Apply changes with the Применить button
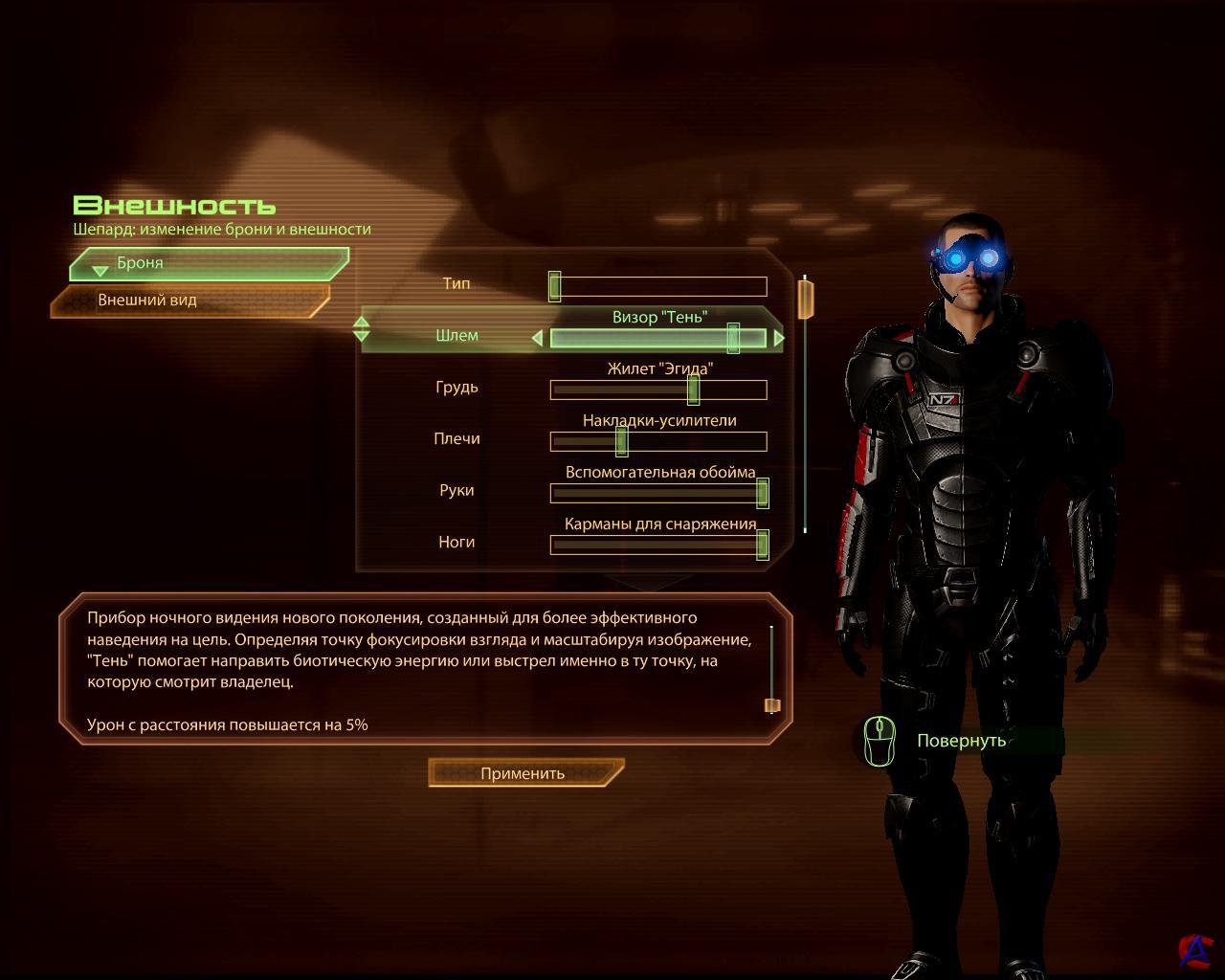Viewport: 1225px width, 980px height. click(524, 773)
